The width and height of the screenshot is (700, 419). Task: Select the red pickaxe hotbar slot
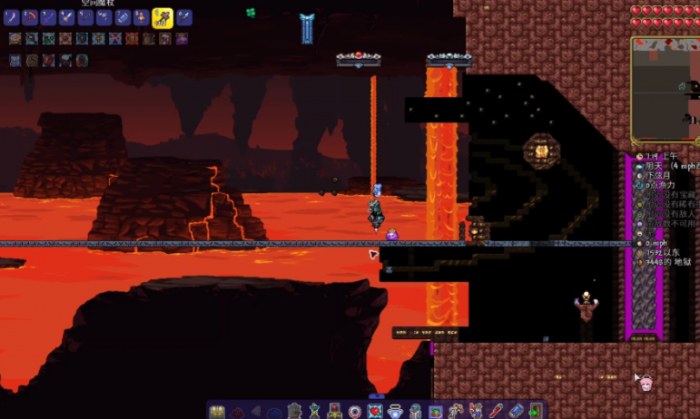[x=30, y=18]
